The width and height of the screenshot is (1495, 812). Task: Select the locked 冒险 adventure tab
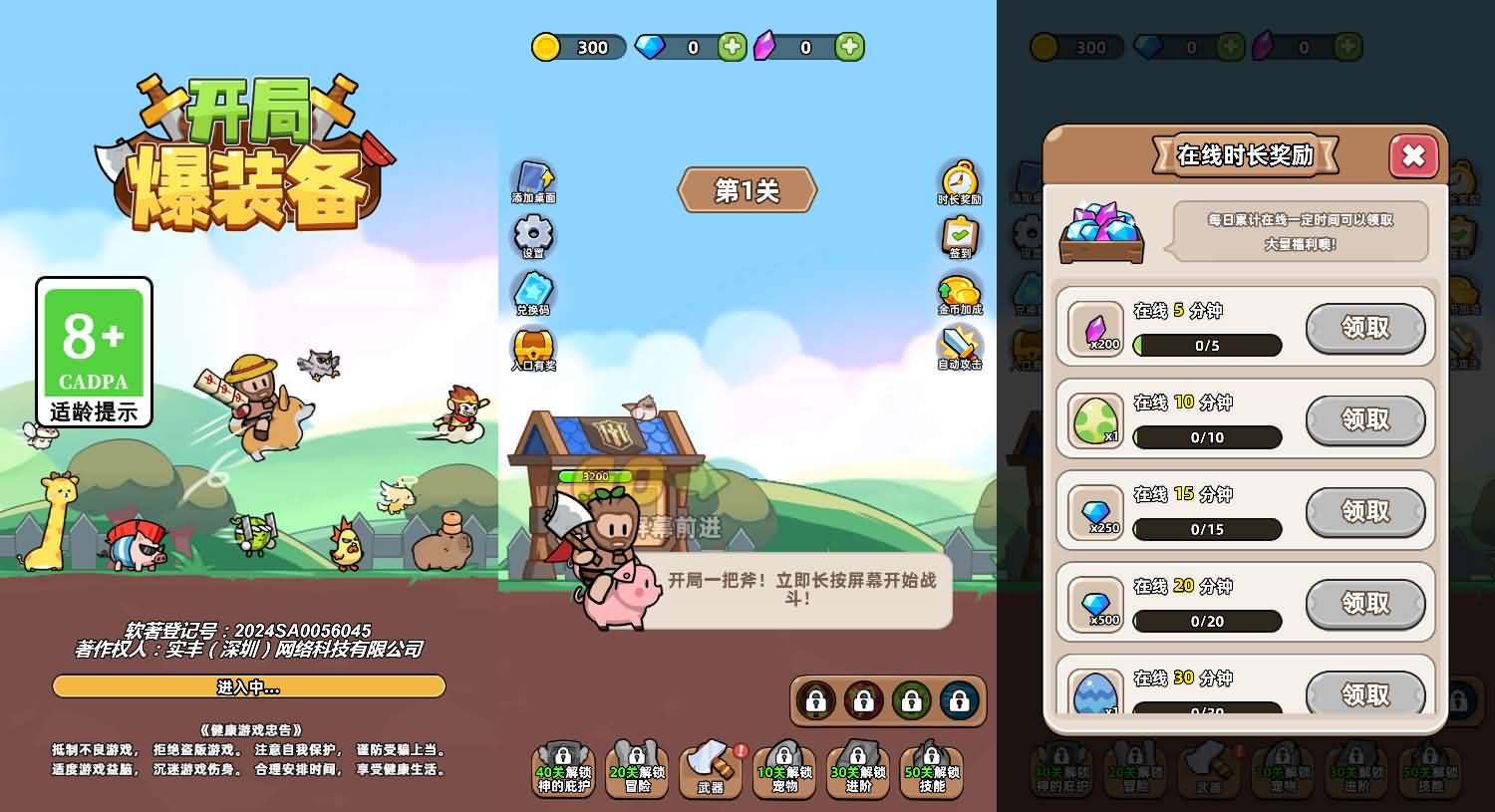(637, 767)
